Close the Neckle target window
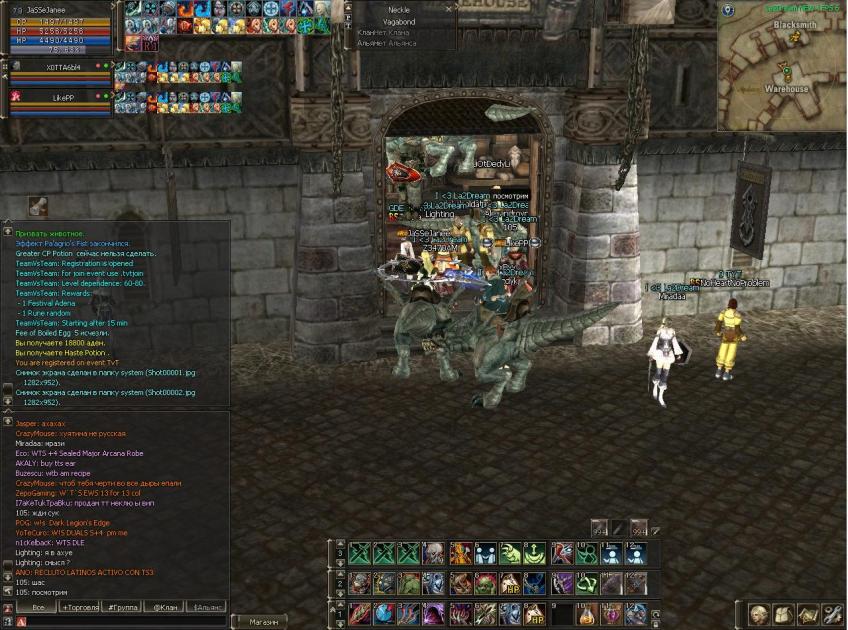Viewport: 848px width, 630px height. [450, 8]
